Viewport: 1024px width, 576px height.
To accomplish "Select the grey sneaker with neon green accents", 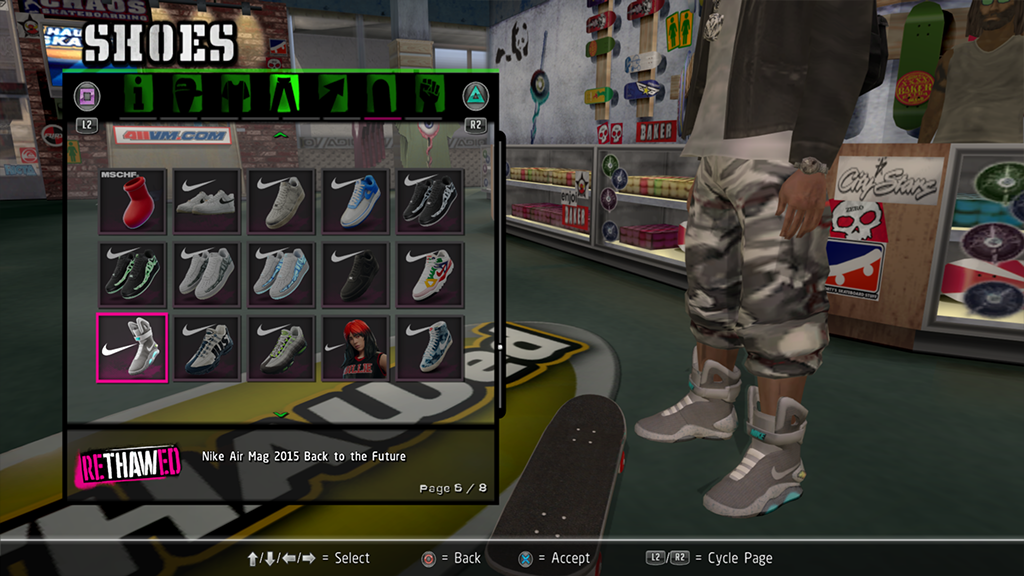I will [x=281, y=347].
